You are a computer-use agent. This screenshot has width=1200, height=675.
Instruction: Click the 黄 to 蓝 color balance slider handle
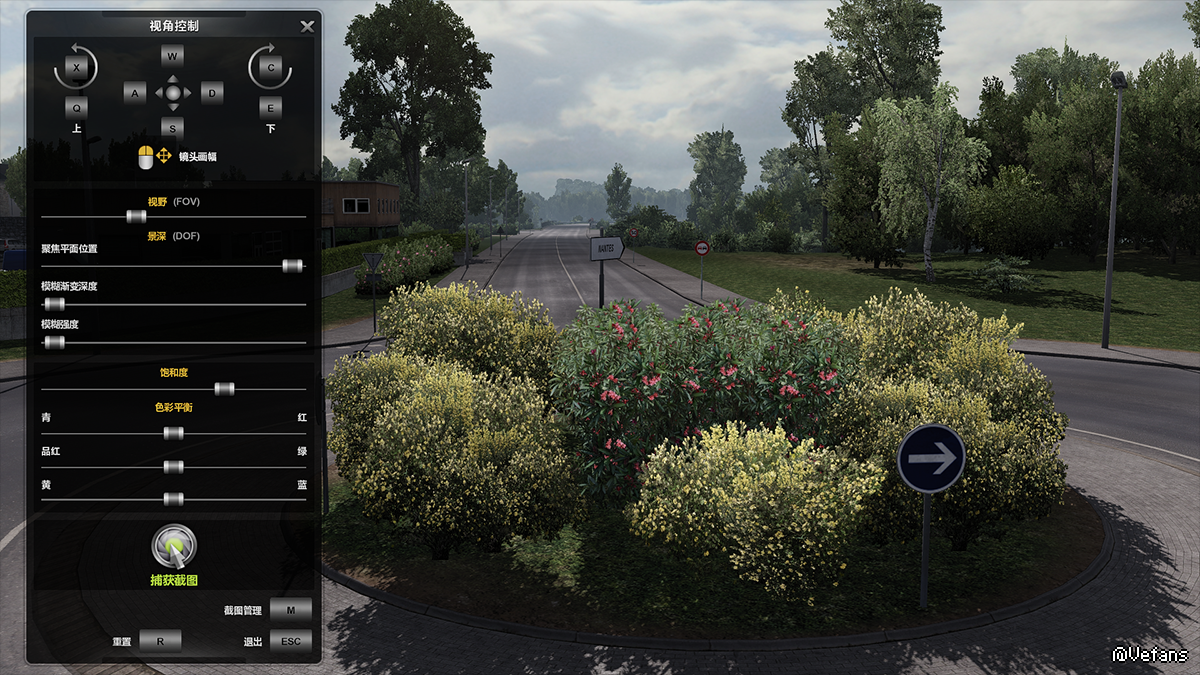click(173, 499)
